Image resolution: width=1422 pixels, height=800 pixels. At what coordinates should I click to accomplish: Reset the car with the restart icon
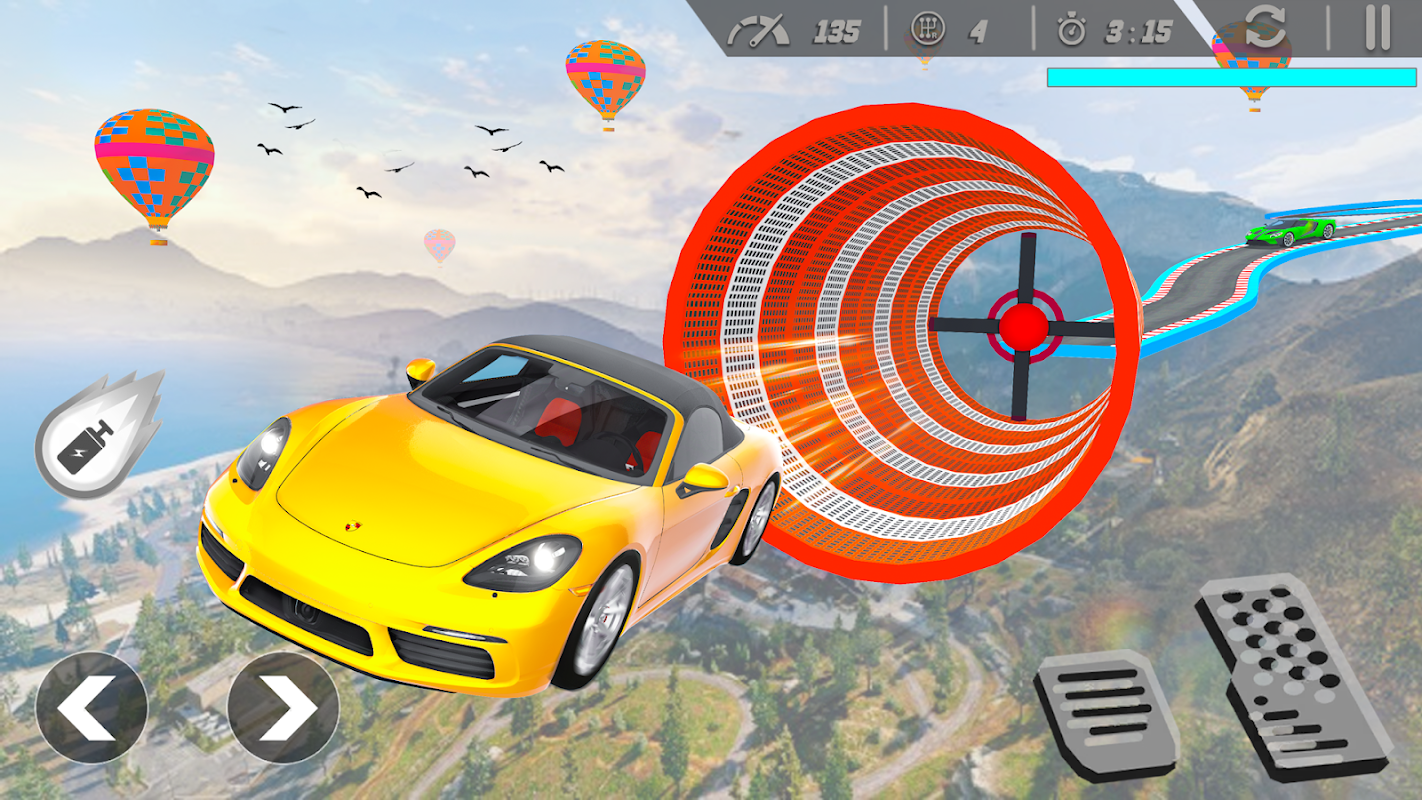(1265, 28)
